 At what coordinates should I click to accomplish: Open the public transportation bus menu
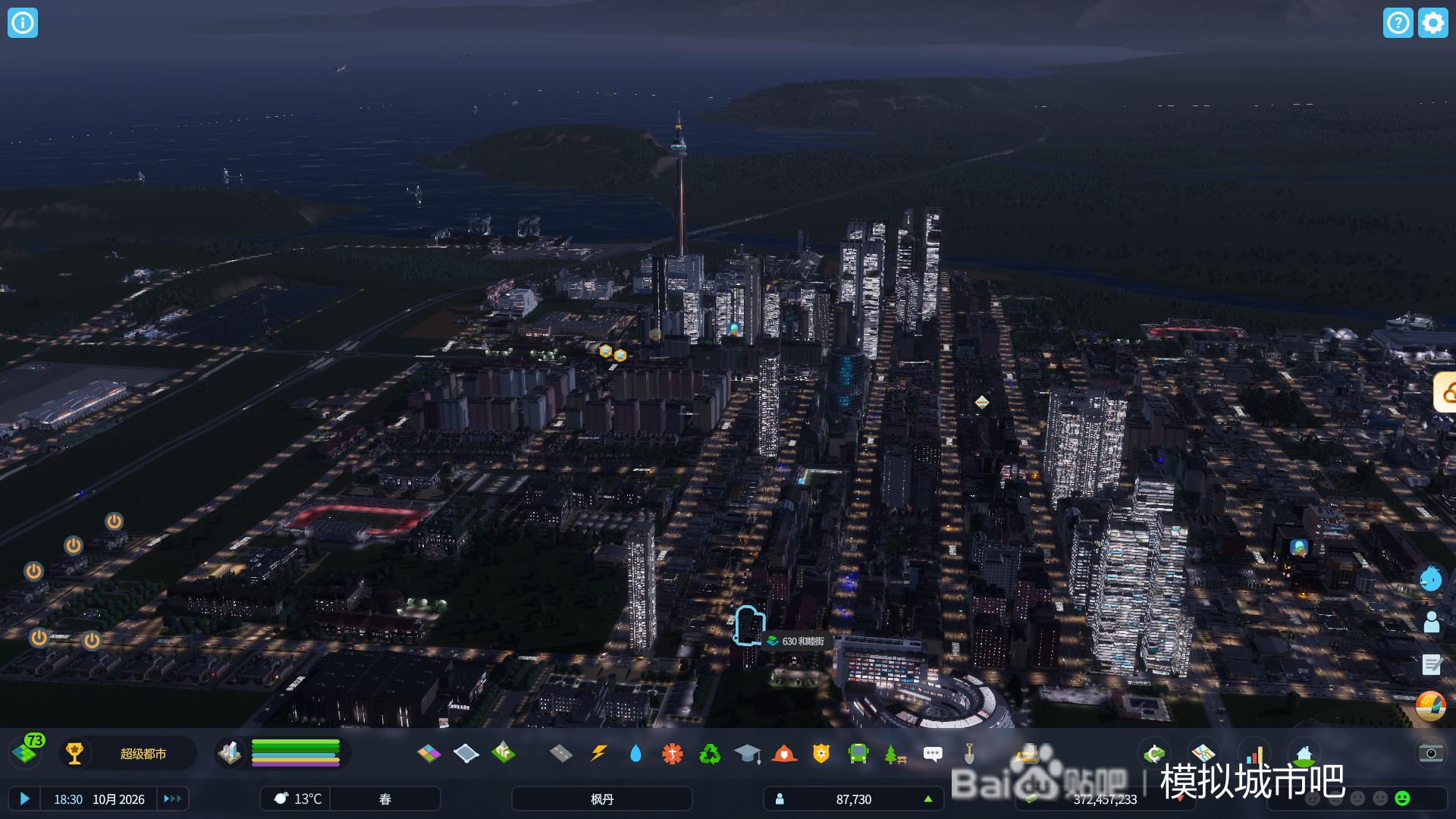pos(858,753)
